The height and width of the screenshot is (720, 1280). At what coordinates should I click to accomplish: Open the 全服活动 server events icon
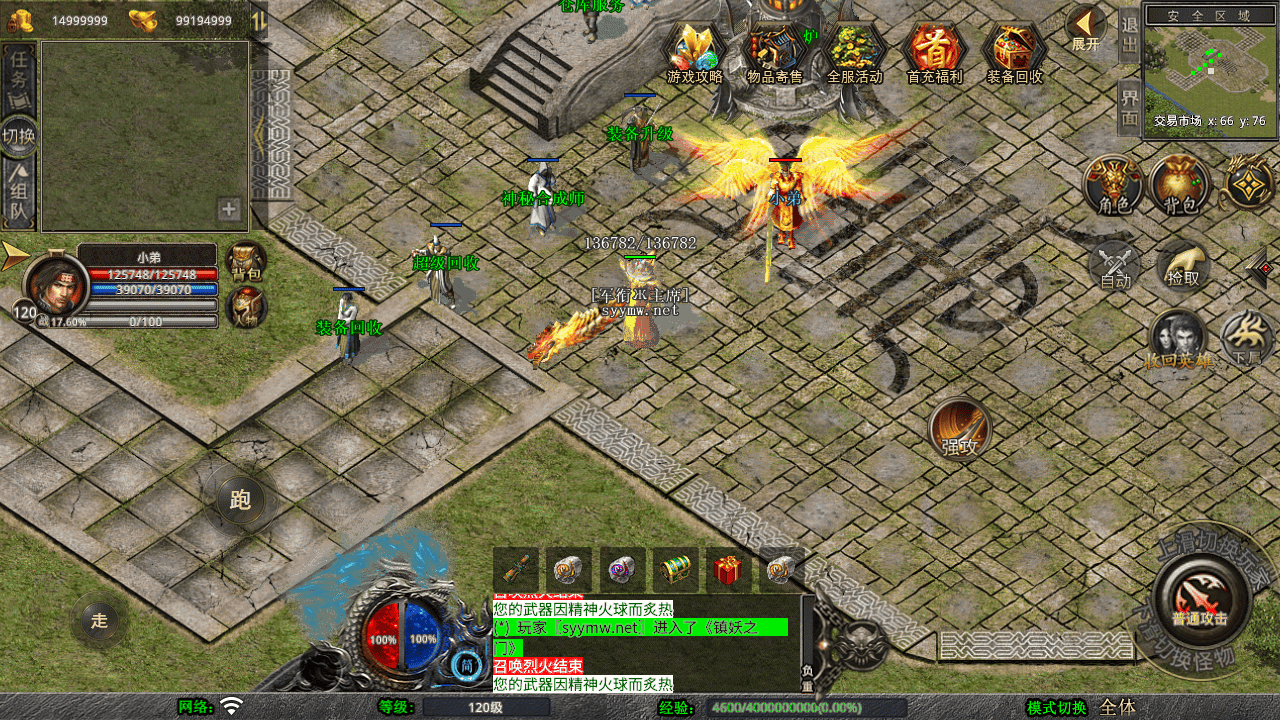click(x=855, y=52)
